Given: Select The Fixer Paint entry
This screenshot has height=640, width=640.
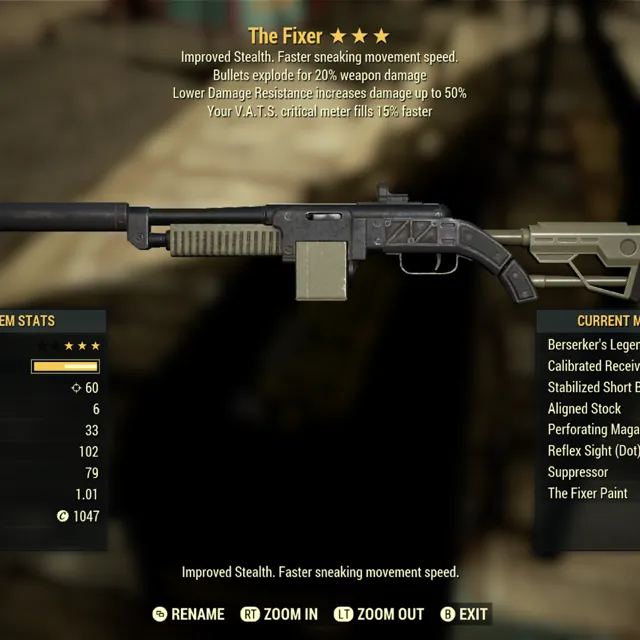Looking at the screenshot, I should (x=587, y=493).
